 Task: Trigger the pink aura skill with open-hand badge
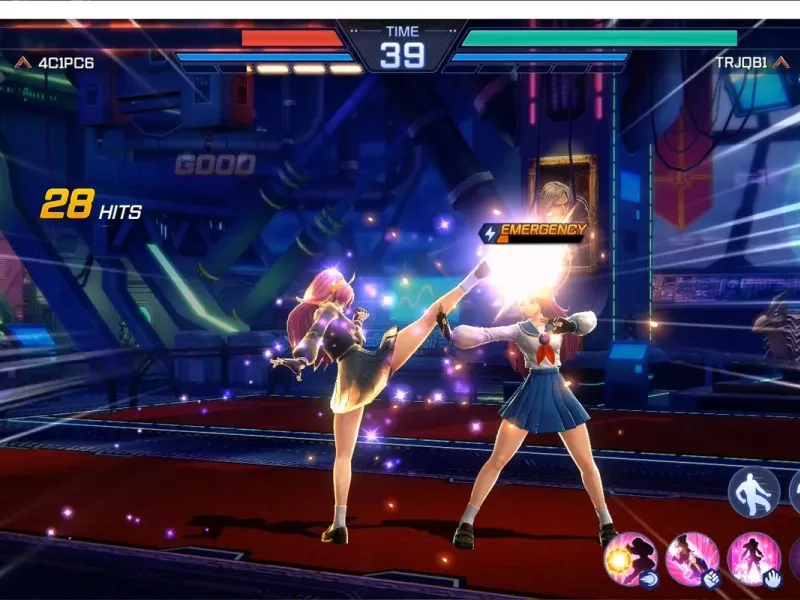[x=753, y=558]
